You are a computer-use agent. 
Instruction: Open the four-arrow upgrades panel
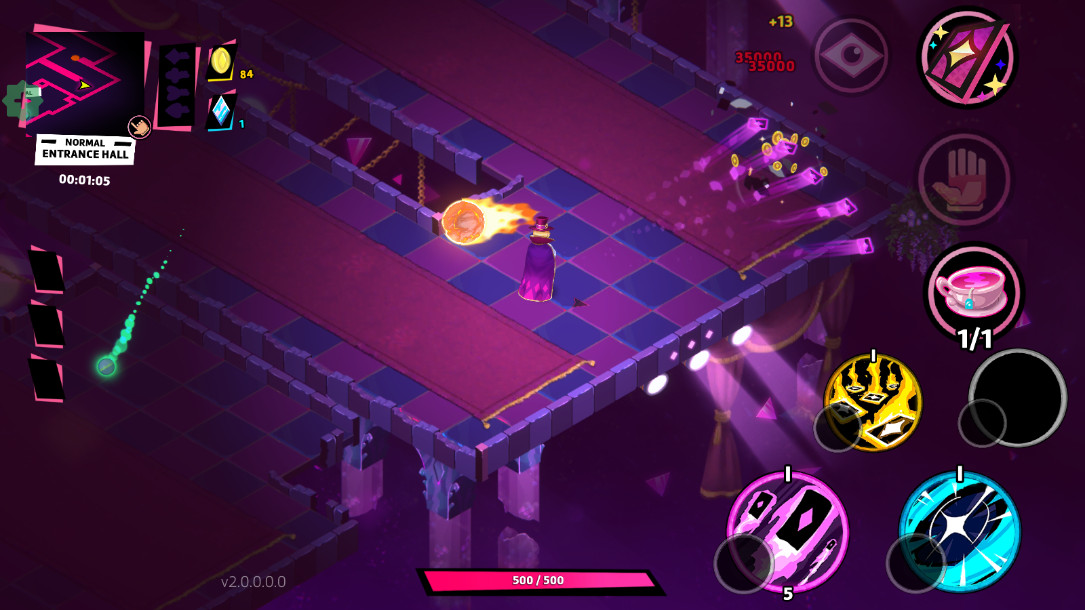177,86
